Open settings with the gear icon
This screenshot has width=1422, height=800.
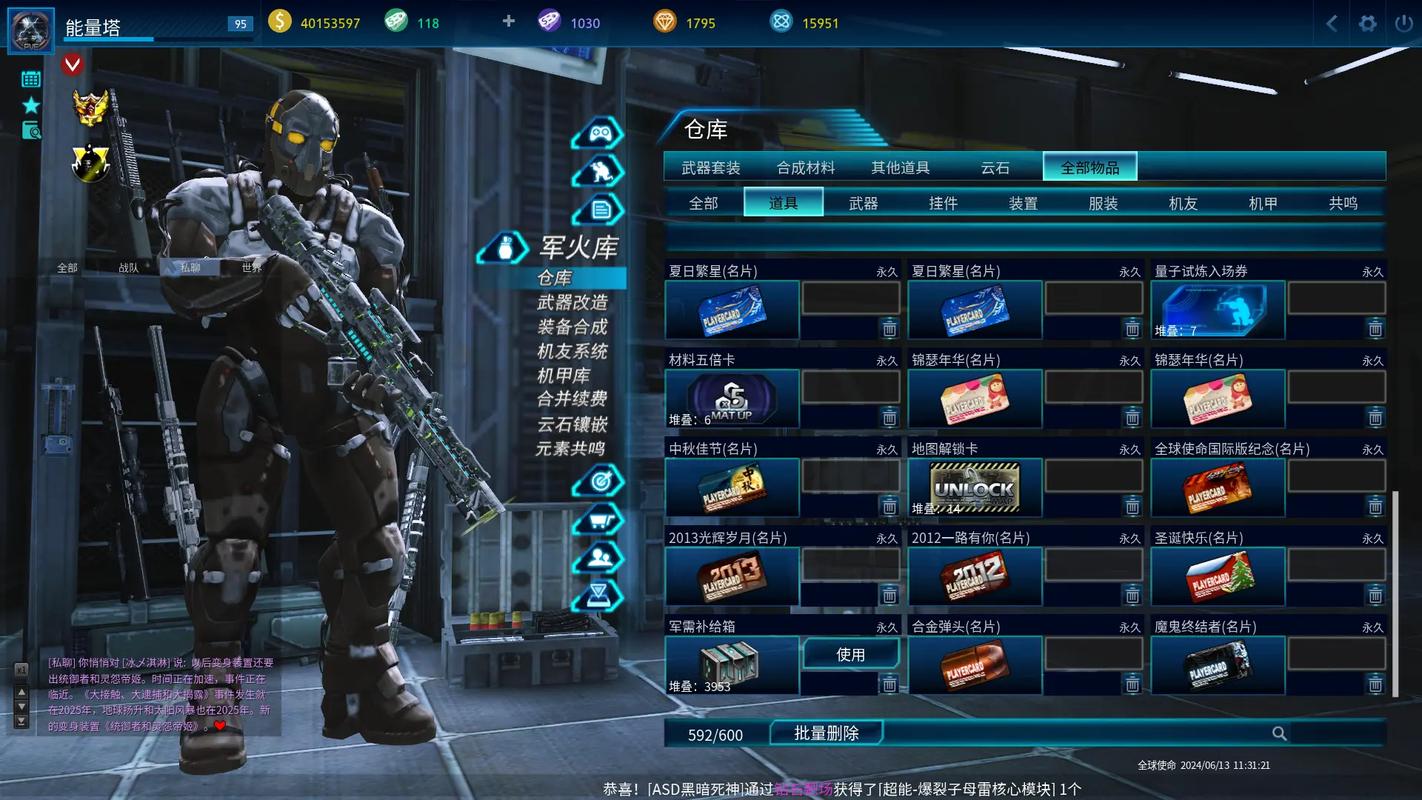click(1367, 23)
